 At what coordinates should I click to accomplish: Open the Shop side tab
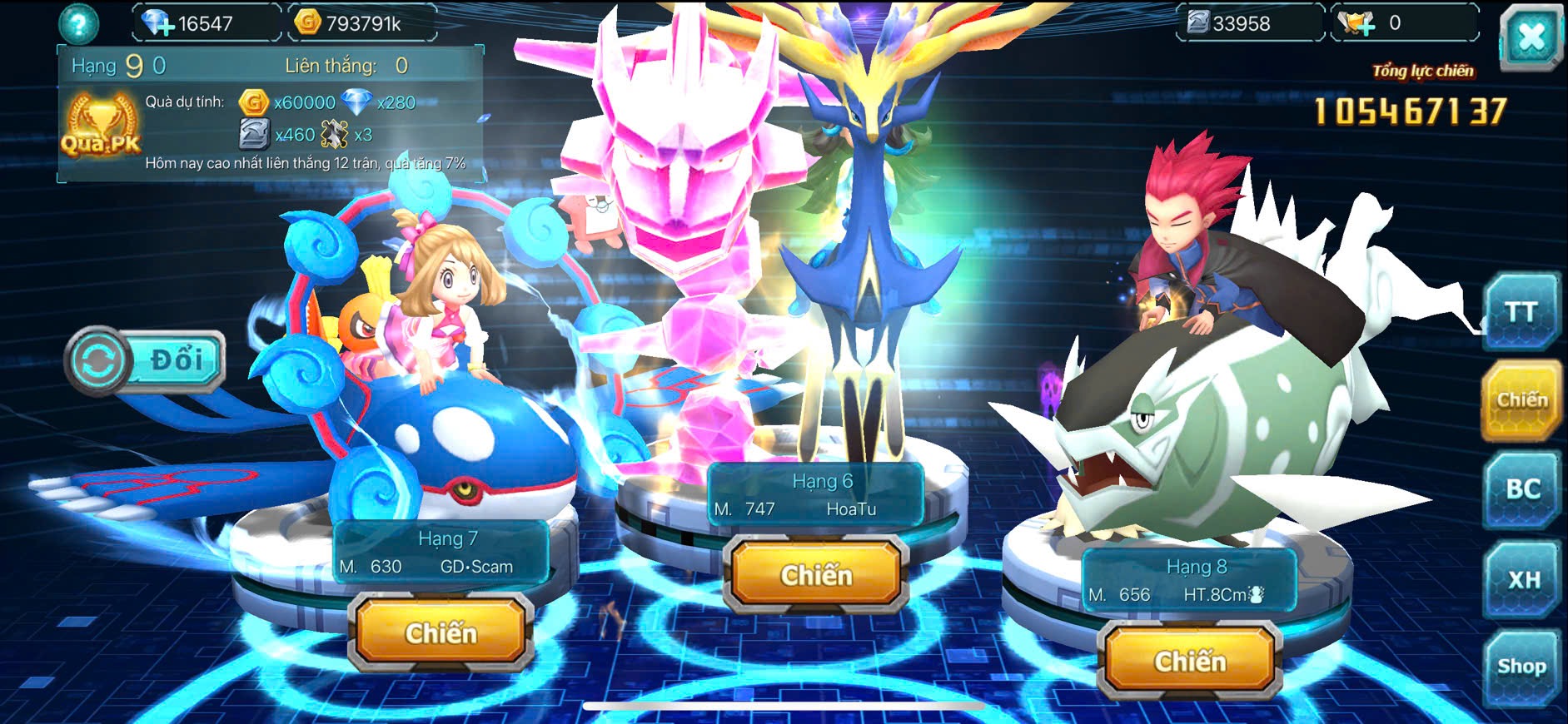tap(1521, 667)
